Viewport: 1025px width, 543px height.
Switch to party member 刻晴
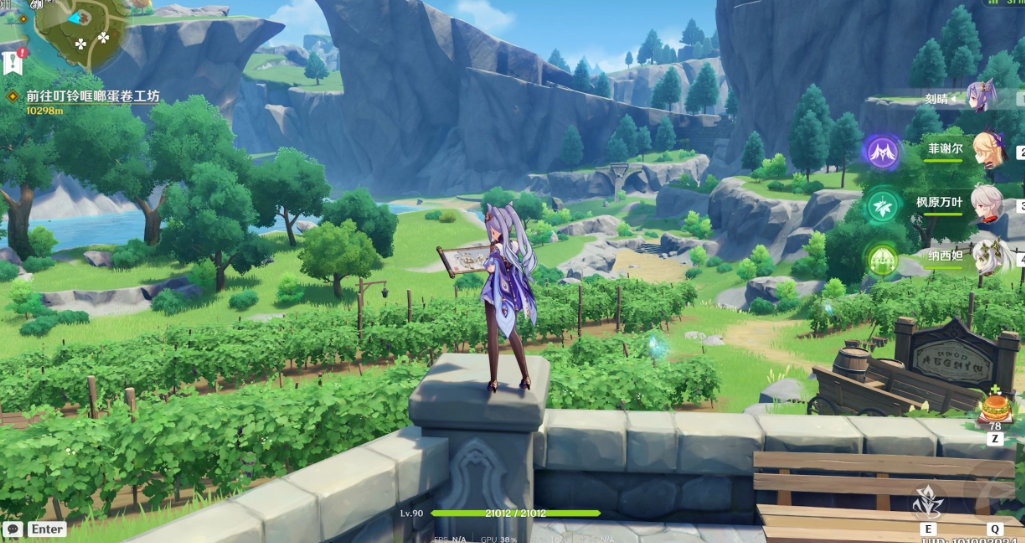978,98
